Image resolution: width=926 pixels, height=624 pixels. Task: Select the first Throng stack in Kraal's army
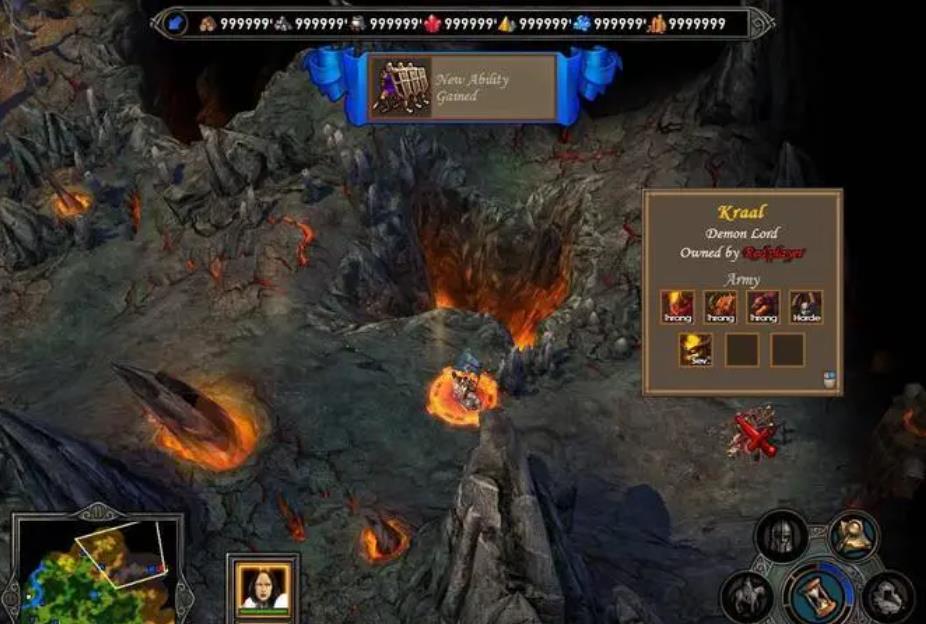tap(677, 307)
